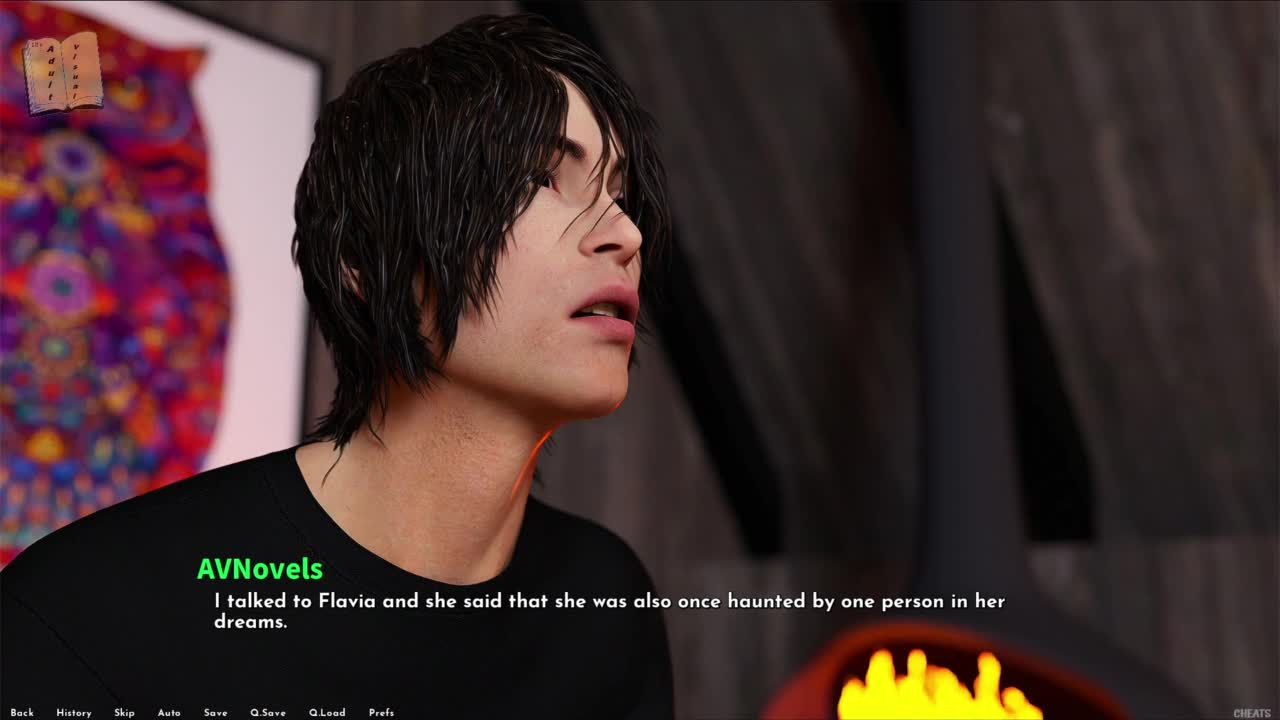
Task: Activate the Skip button
Action: point(124,713)
